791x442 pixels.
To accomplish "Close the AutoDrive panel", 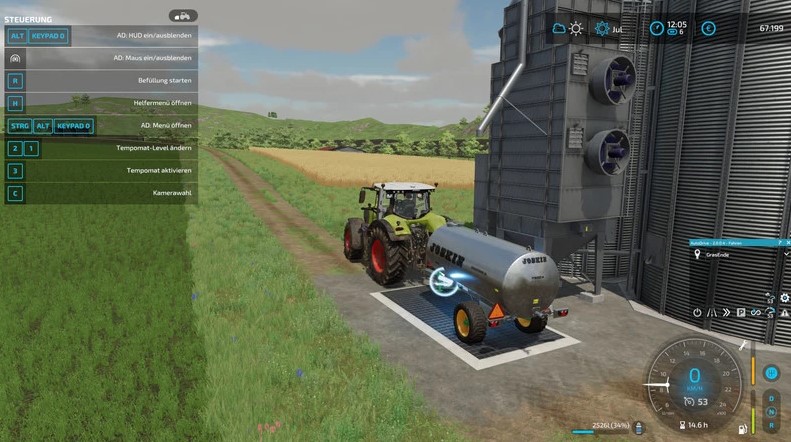I will point(786,242).
